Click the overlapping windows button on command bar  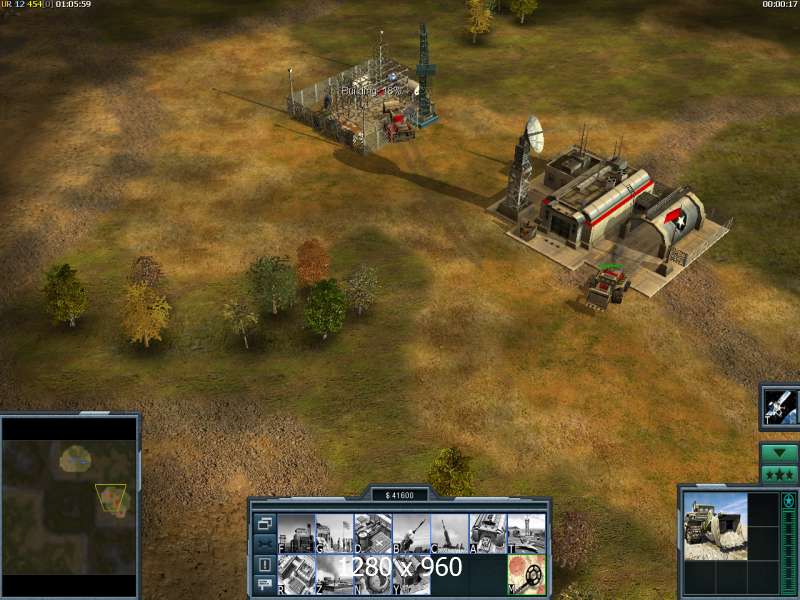265,523
